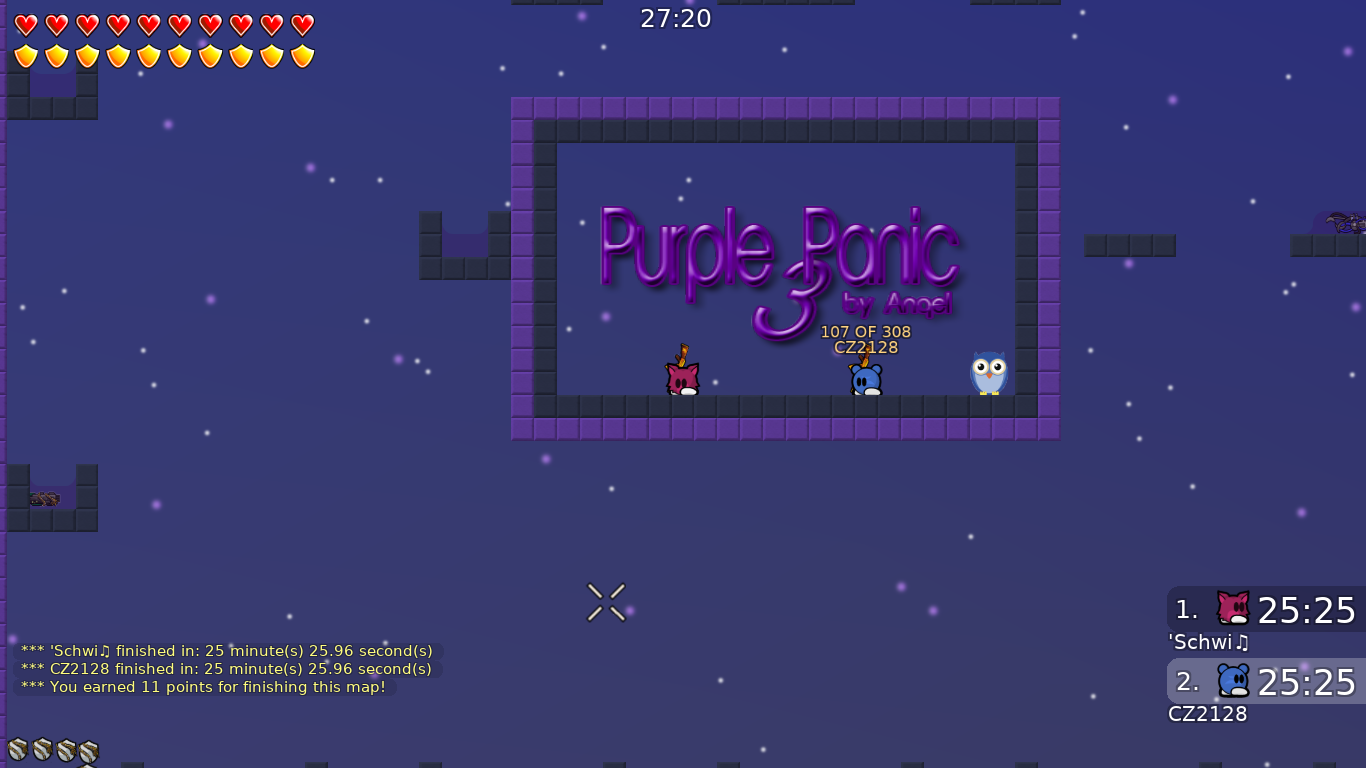Click the crosshair in the center
The width and height of the screenshot is (1366, 768).
click(x=606, y=601)
